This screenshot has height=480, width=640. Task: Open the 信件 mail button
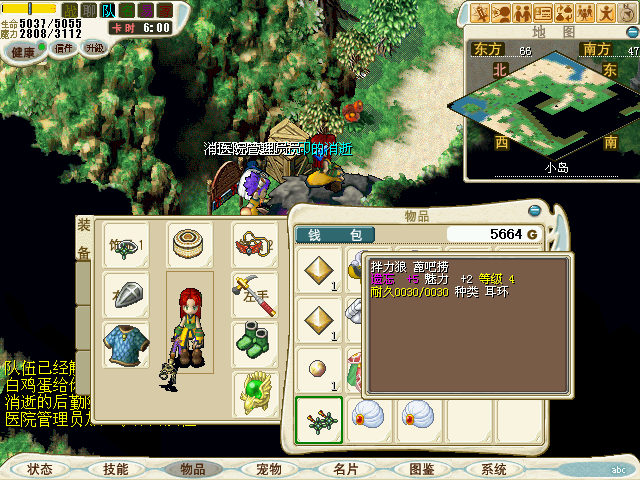point(63,47)
